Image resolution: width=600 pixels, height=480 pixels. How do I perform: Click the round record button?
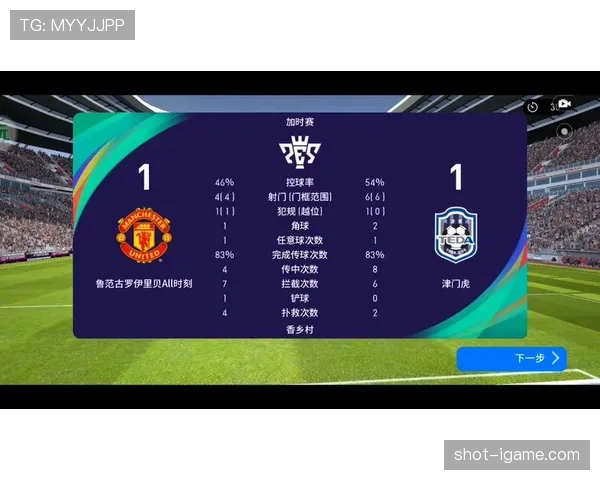click(x=564, y=130)
